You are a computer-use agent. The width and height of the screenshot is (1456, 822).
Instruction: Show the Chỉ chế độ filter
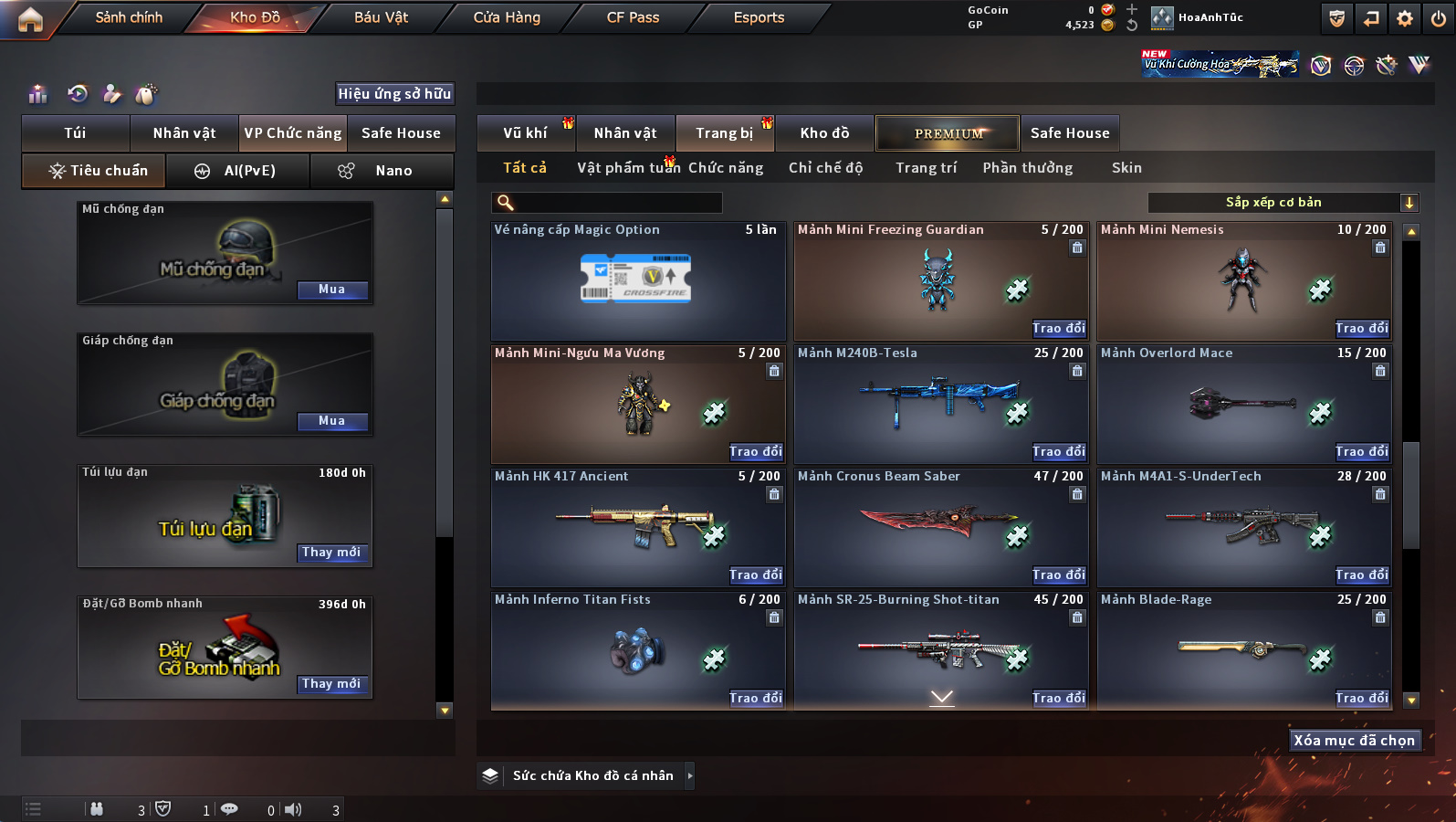(825, 168)
